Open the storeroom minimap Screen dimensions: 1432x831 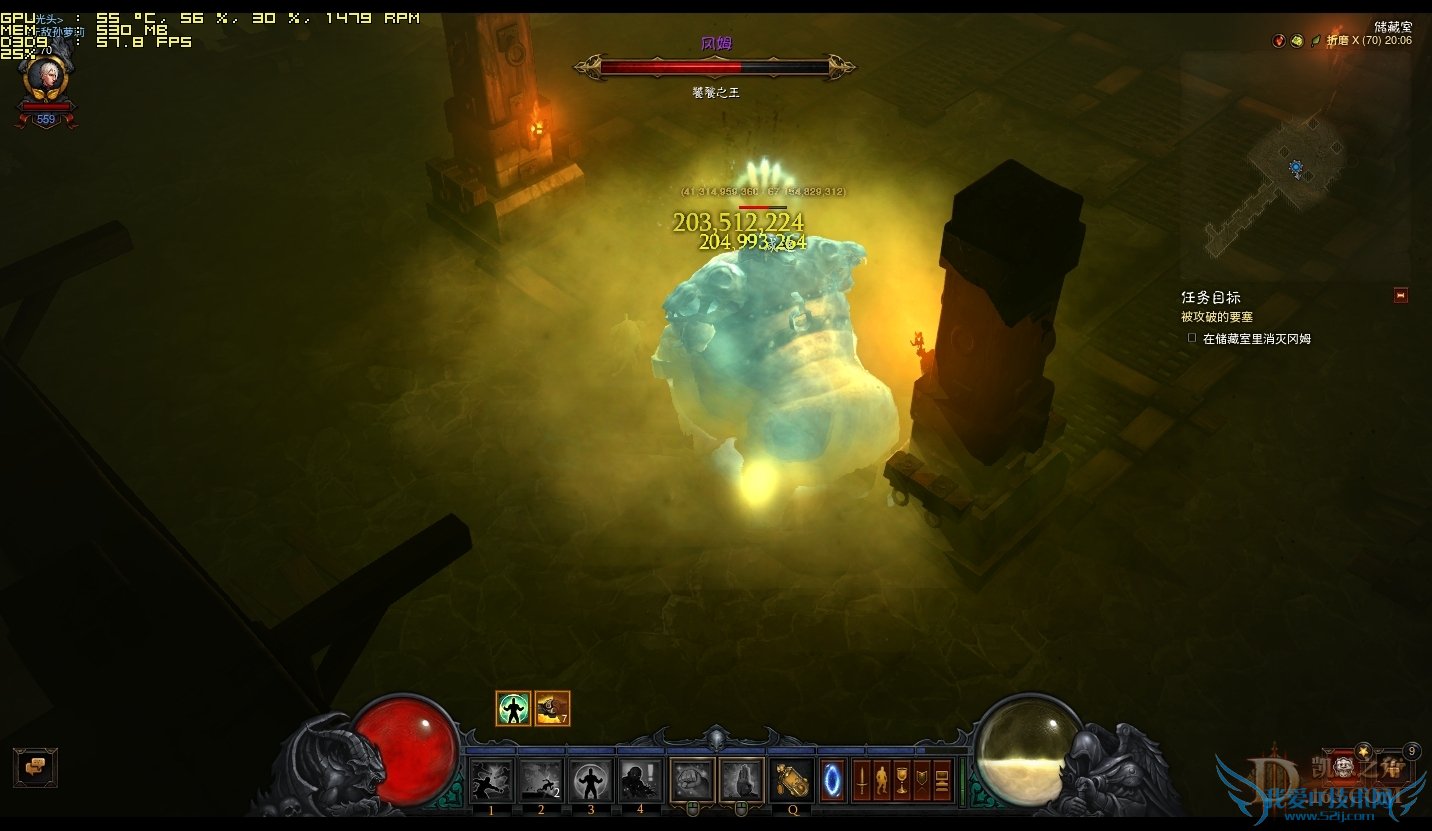[x=1295, y=165]
